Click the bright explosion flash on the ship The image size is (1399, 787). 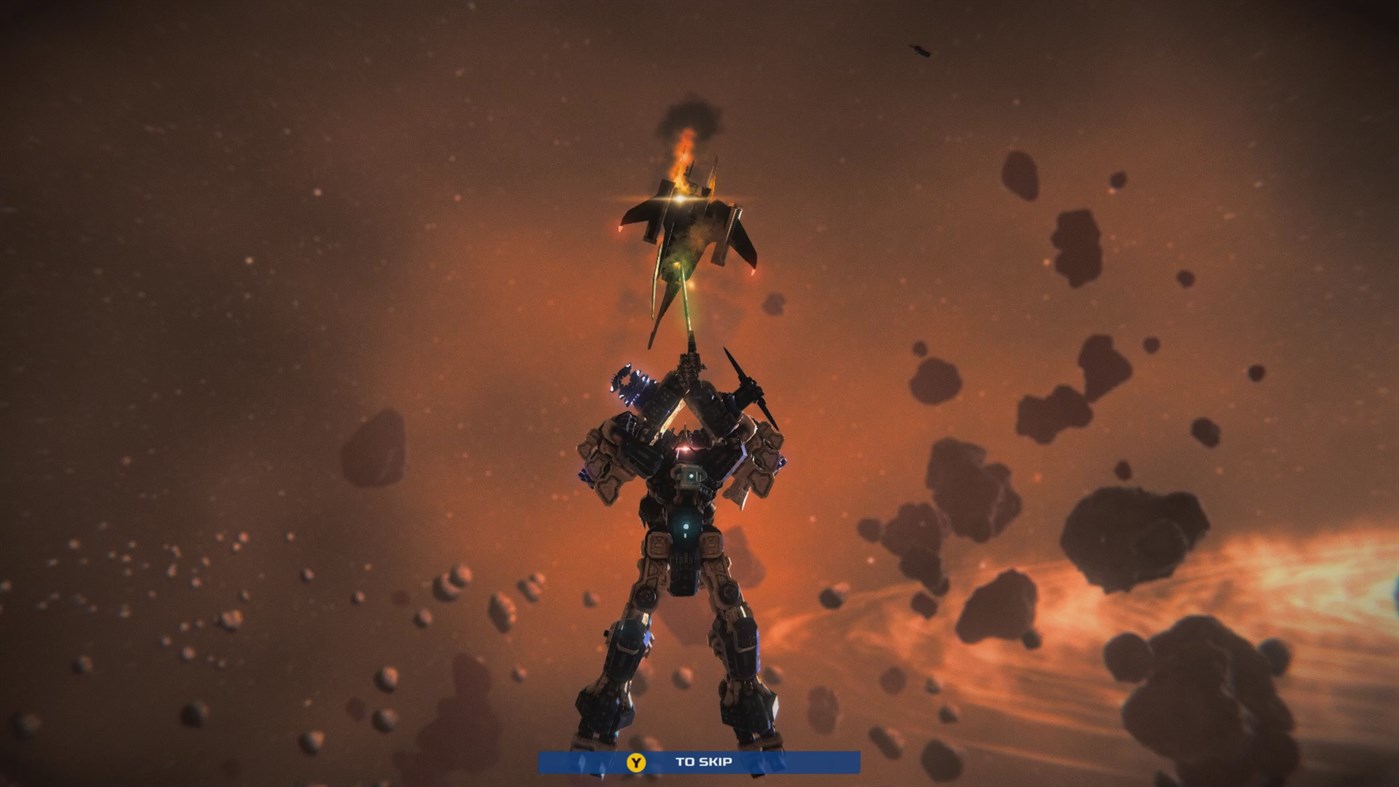coord(678,197)
